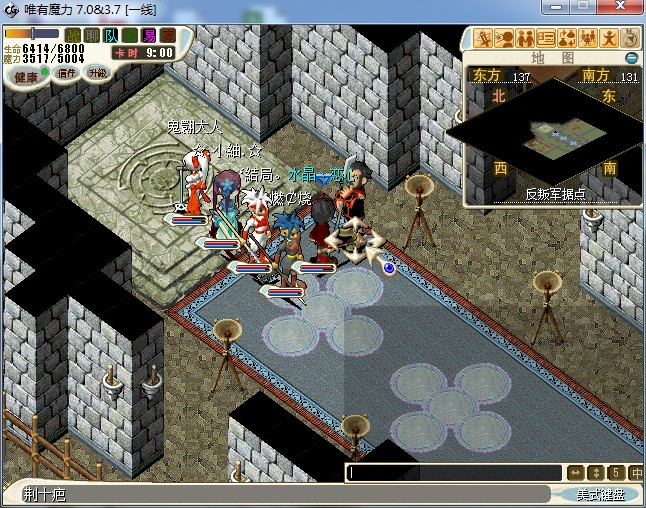Toggle the 战 battle mode button
The height and width of the screenshot is (508, 646).
72,36
